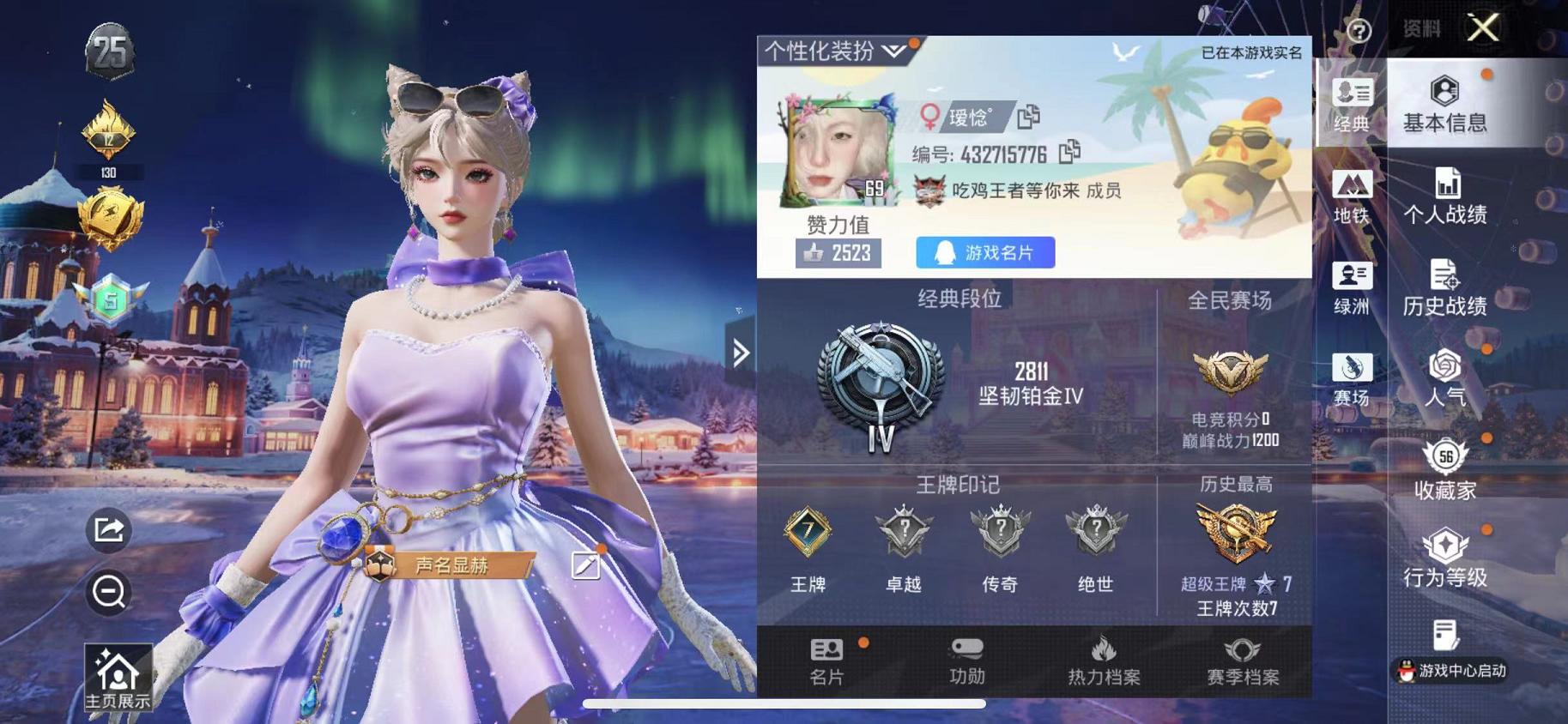The height and width of the screenshot is (724, 1568).
Task: Expand the 个性化装扮 dropdown arrow
Action: pyautogui.click(x=893, y=51)
